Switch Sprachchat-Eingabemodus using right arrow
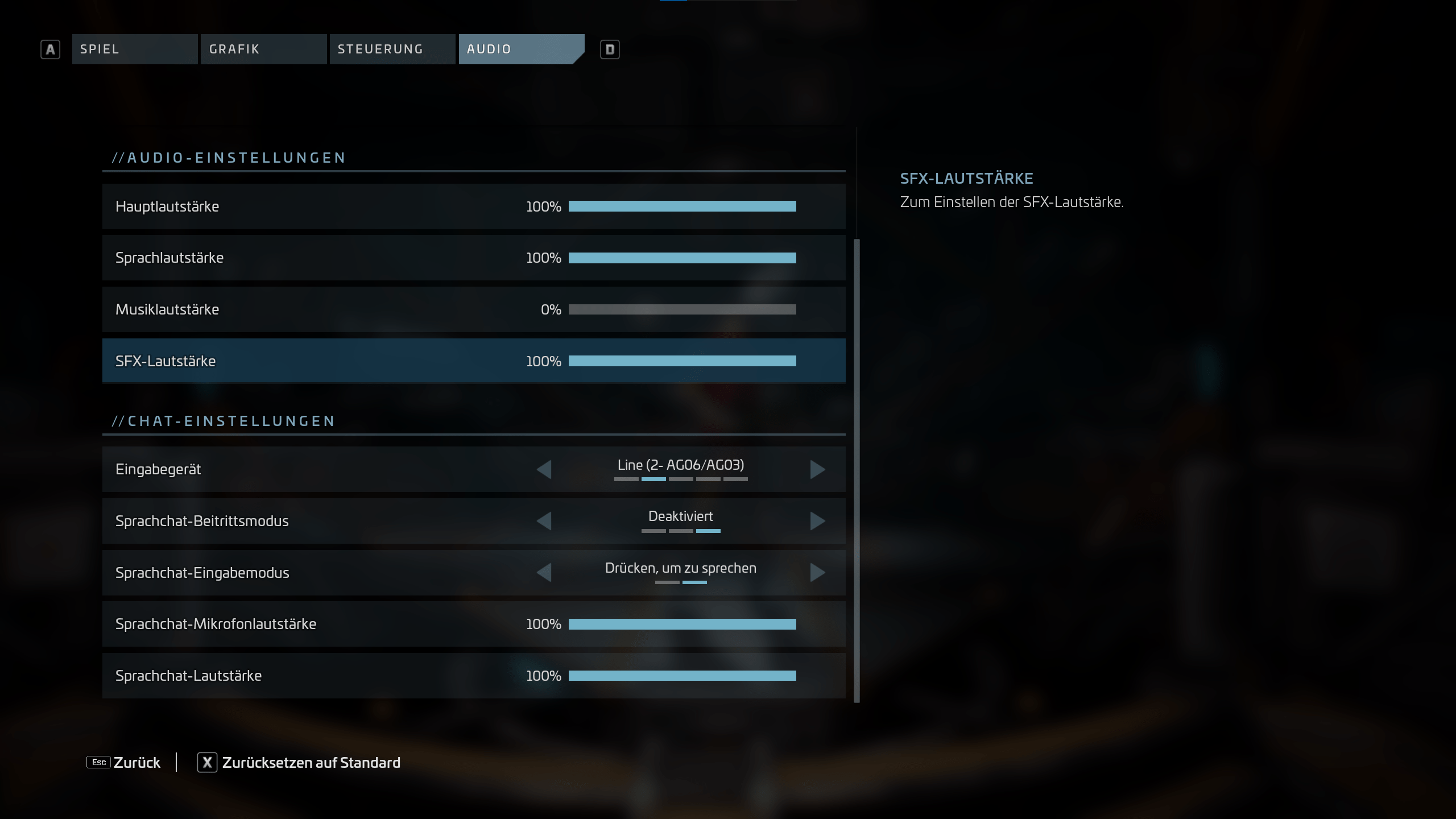 pos(817,572)
